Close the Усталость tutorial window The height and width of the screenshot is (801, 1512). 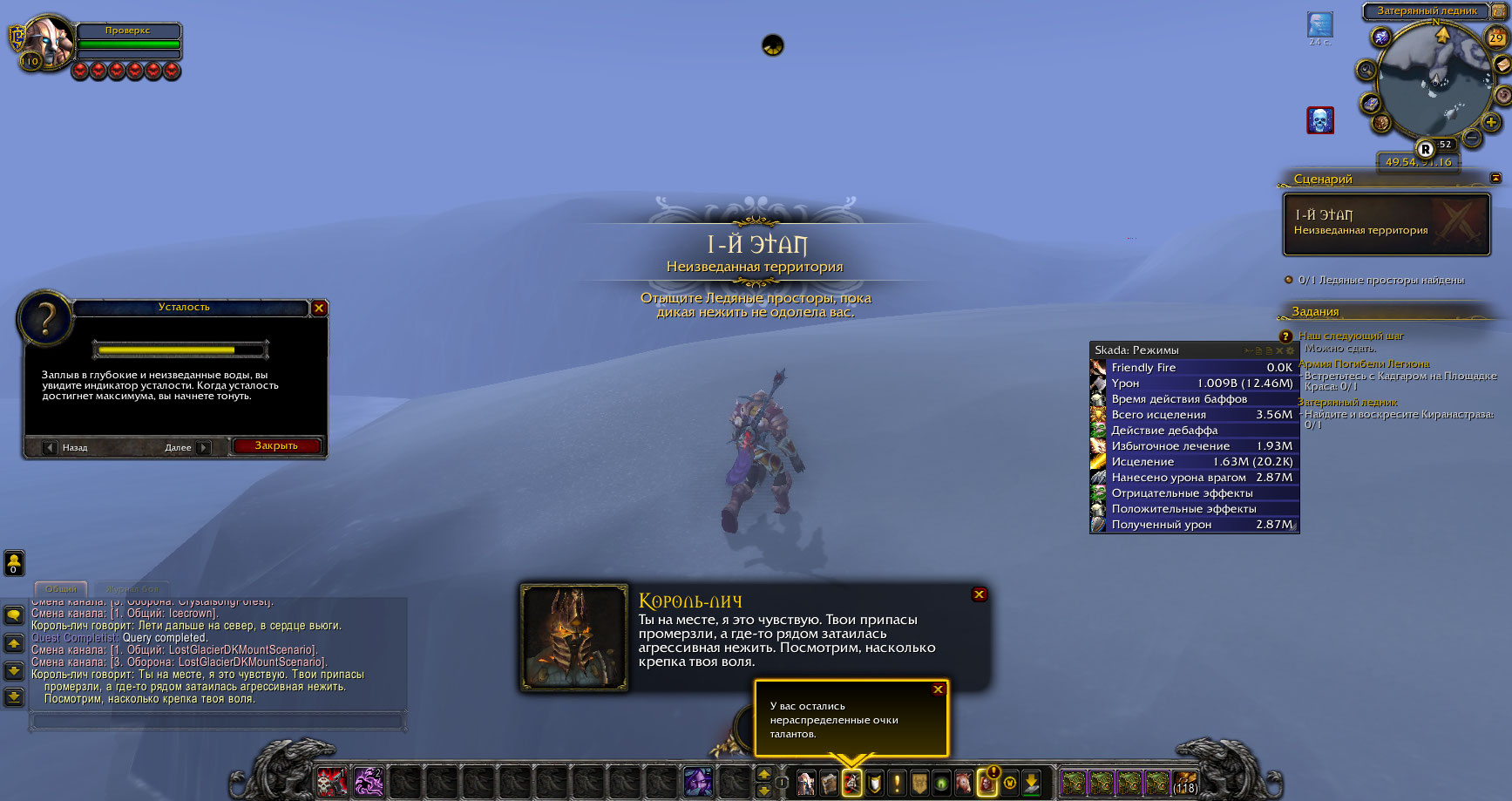click(319, 308)
